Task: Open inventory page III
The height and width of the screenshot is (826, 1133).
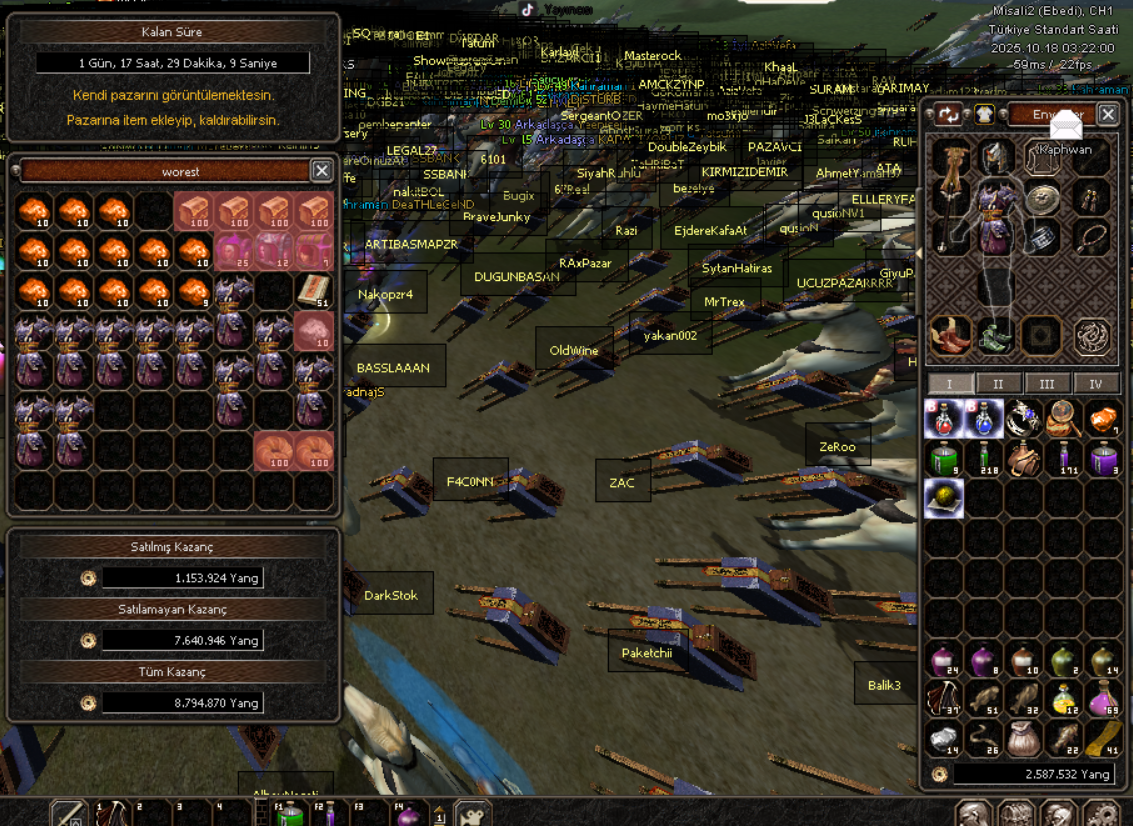Action: click(x=1047, y=384)
